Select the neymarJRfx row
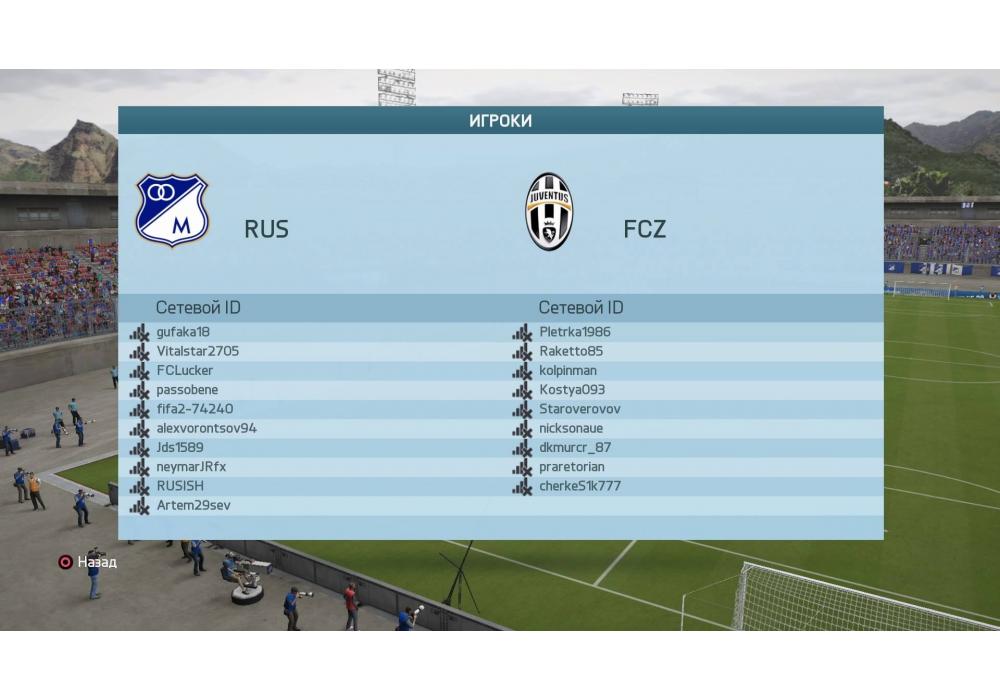 (x=191, y=467)
